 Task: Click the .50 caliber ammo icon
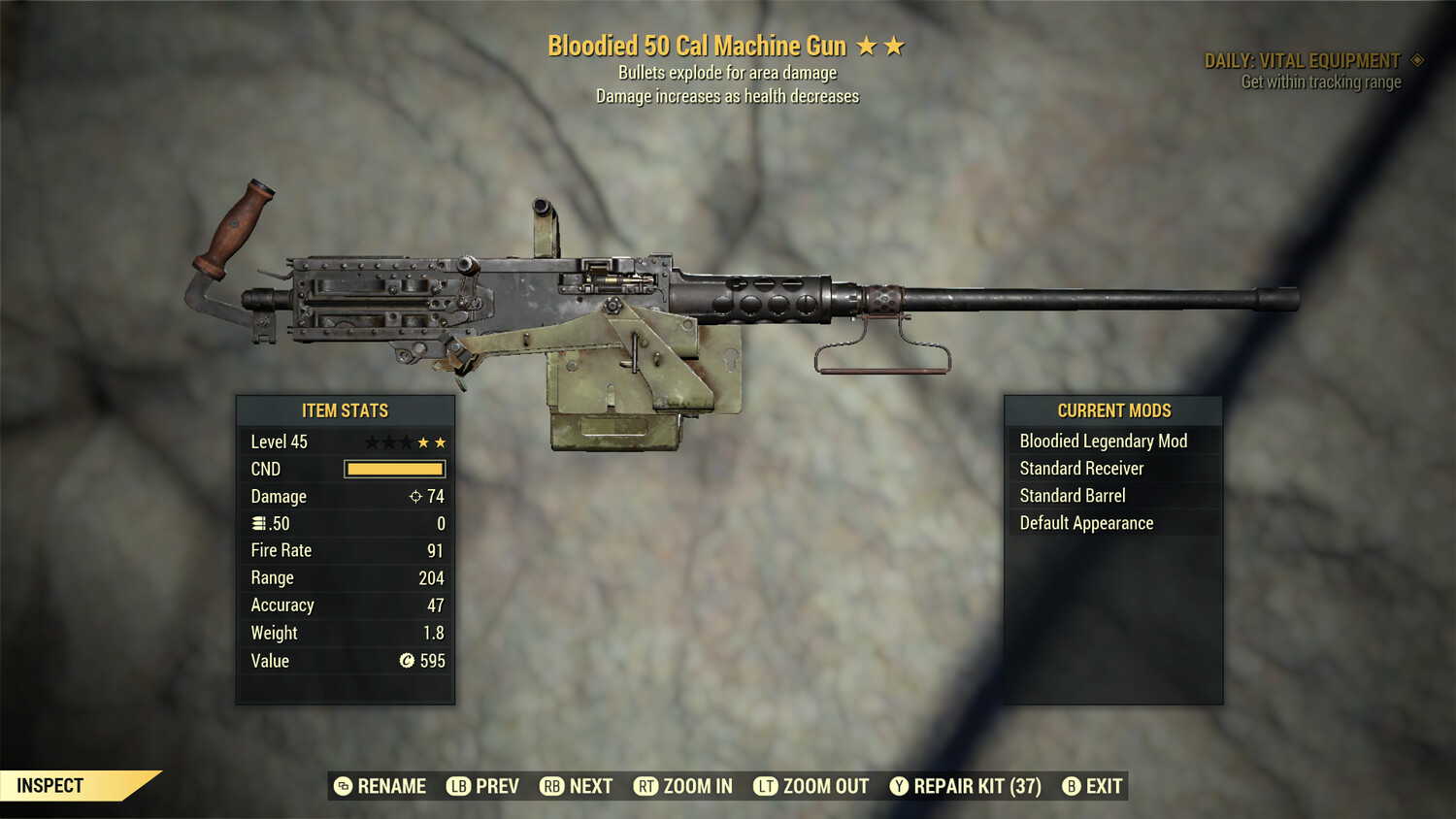pos(260,523)
